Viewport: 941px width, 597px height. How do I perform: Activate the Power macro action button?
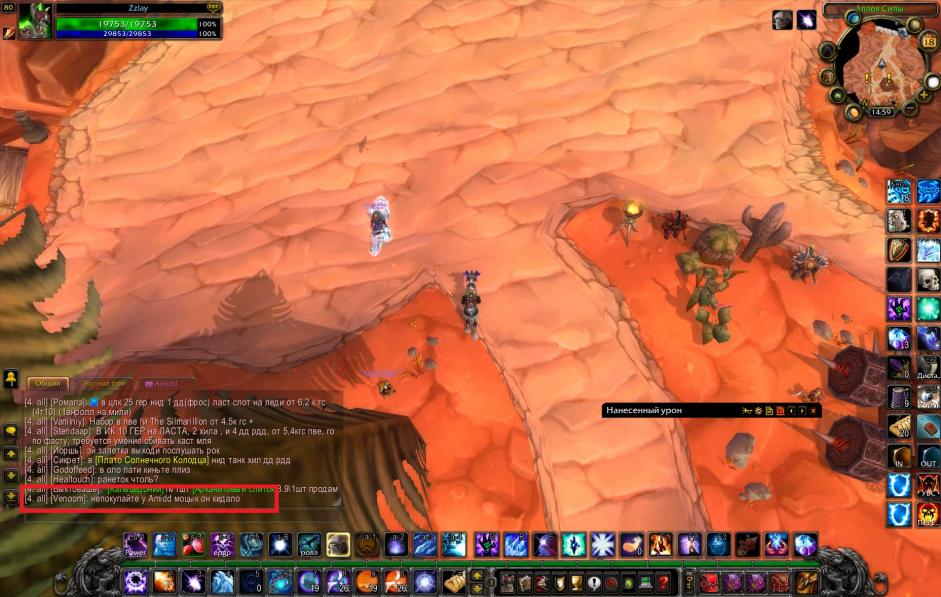coord(136,545)
